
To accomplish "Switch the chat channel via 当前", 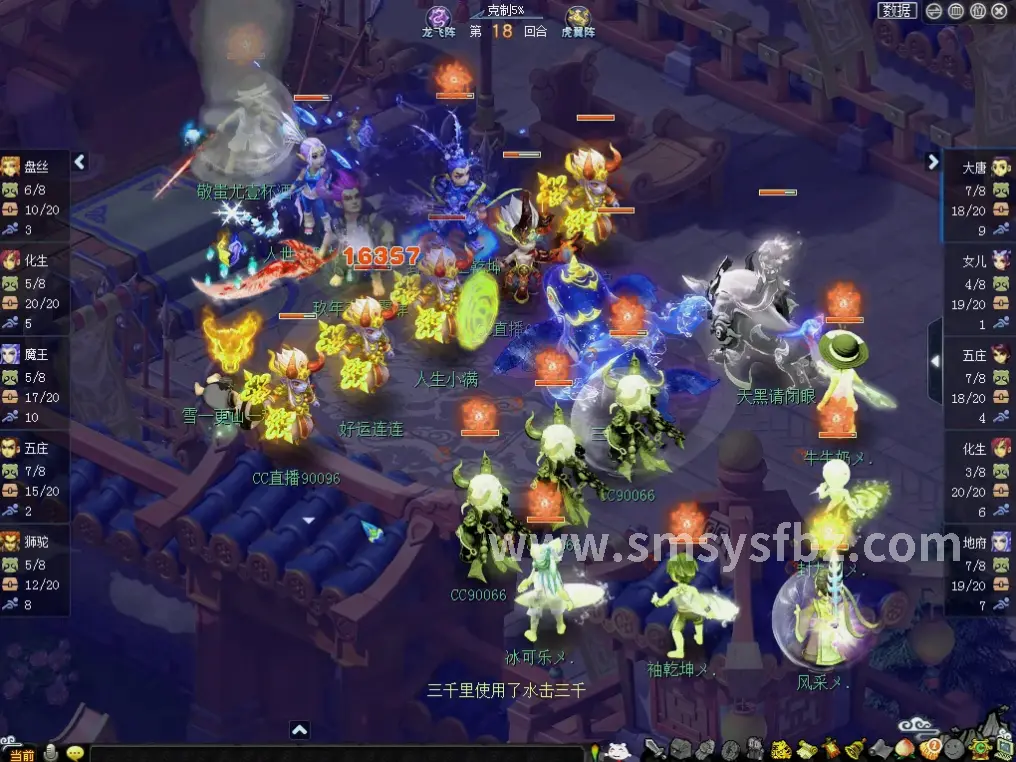I will click(x=20, y=754).
